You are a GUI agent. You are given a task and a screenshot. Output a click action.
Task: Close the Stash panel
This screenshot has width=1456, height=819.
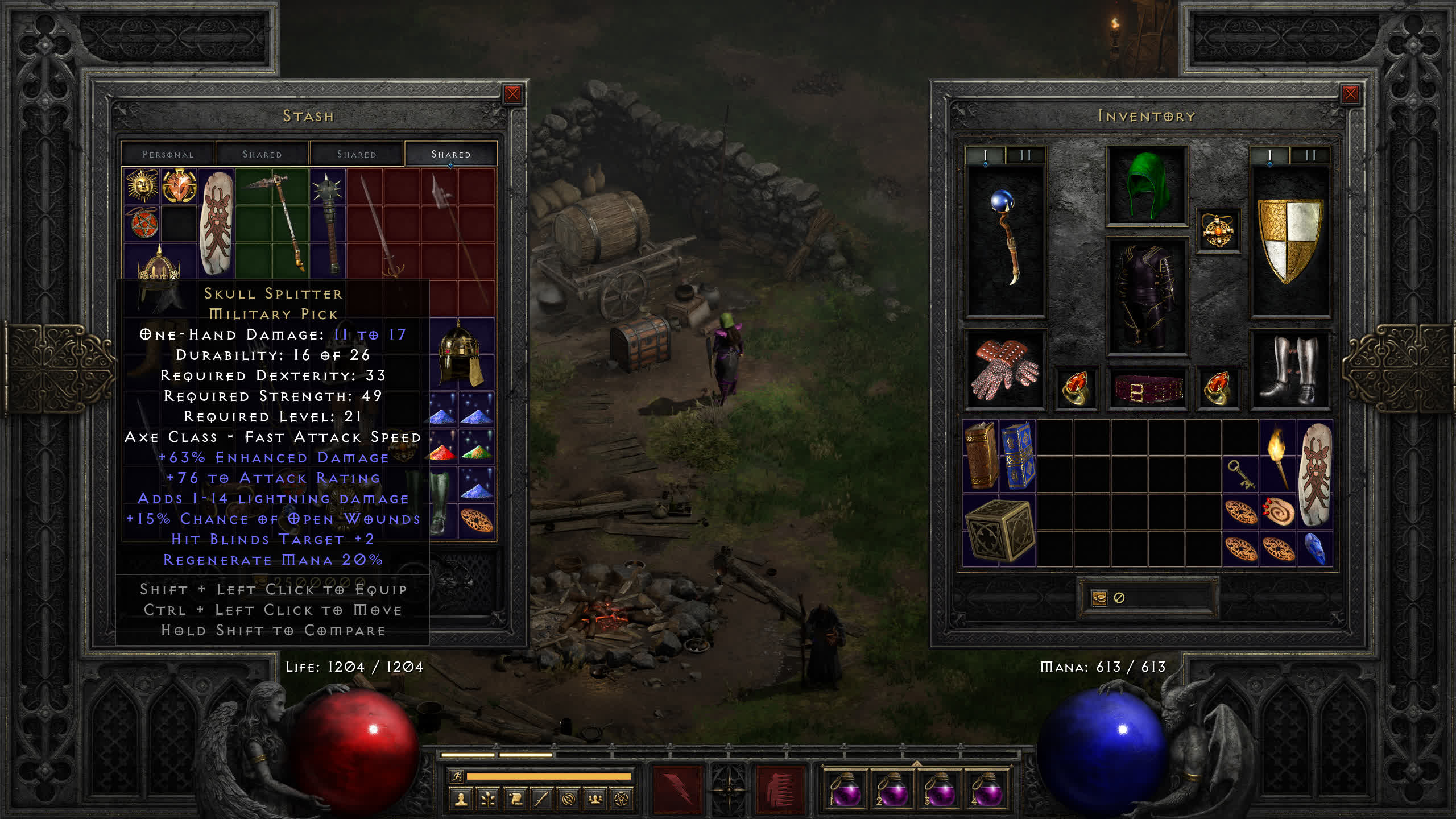point(512,94)
